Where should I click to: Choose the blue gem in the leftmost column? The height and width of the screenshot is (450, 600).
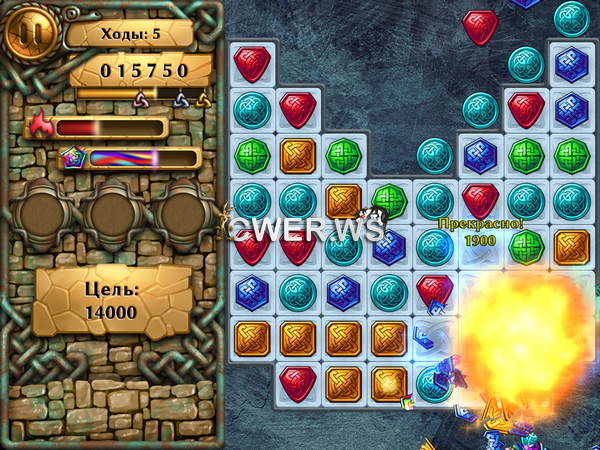point(252,292)
